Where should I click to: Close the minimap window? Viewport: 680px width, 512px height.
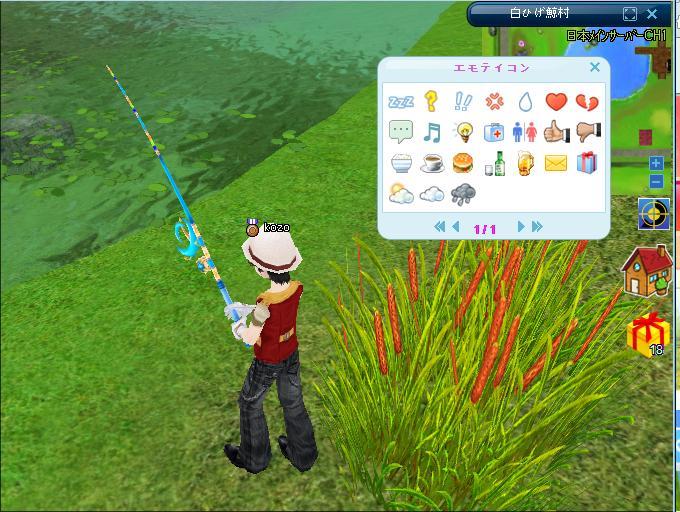tap(653, 14)
